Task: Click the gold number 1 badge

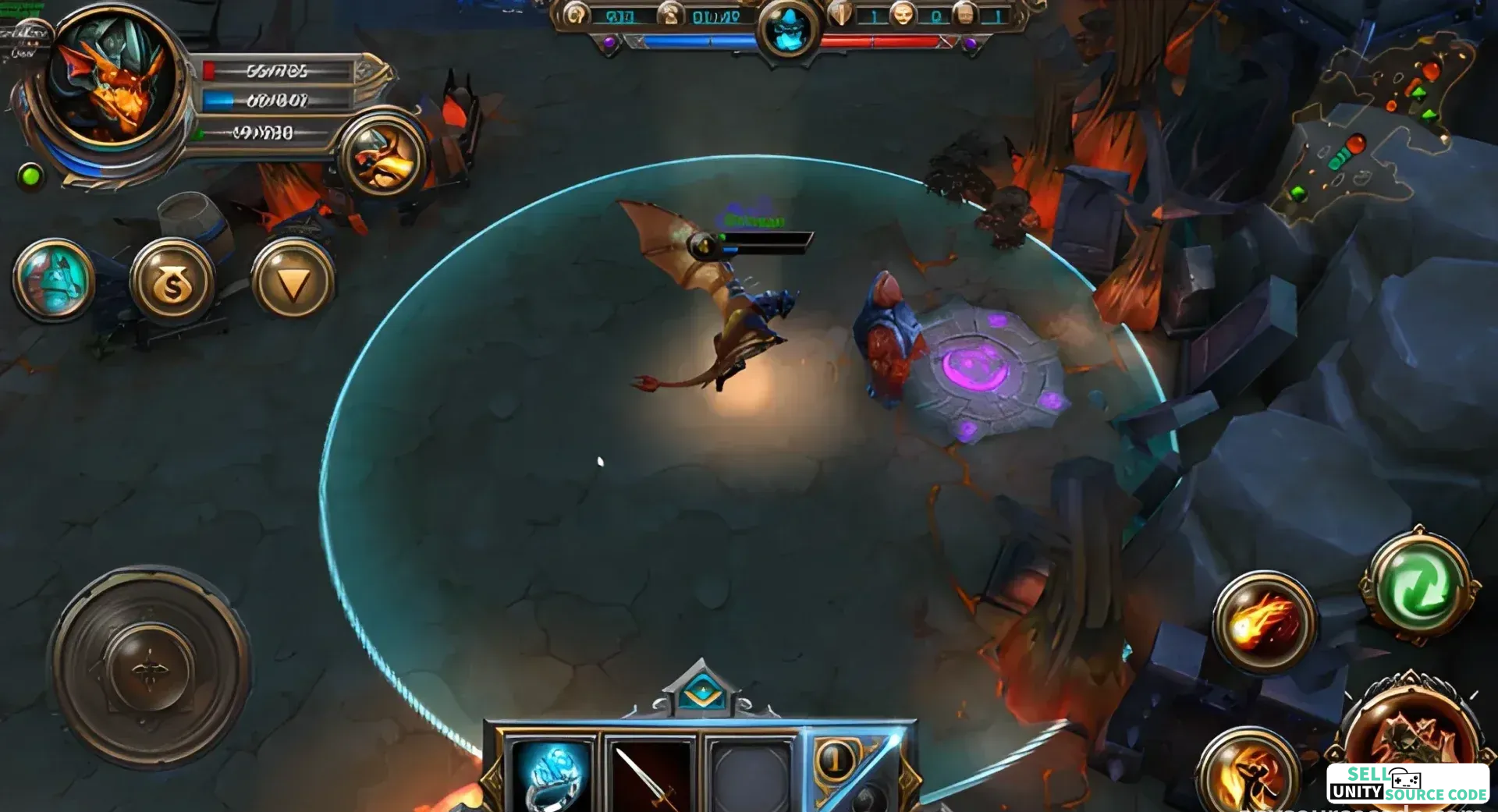Action: 836,759
